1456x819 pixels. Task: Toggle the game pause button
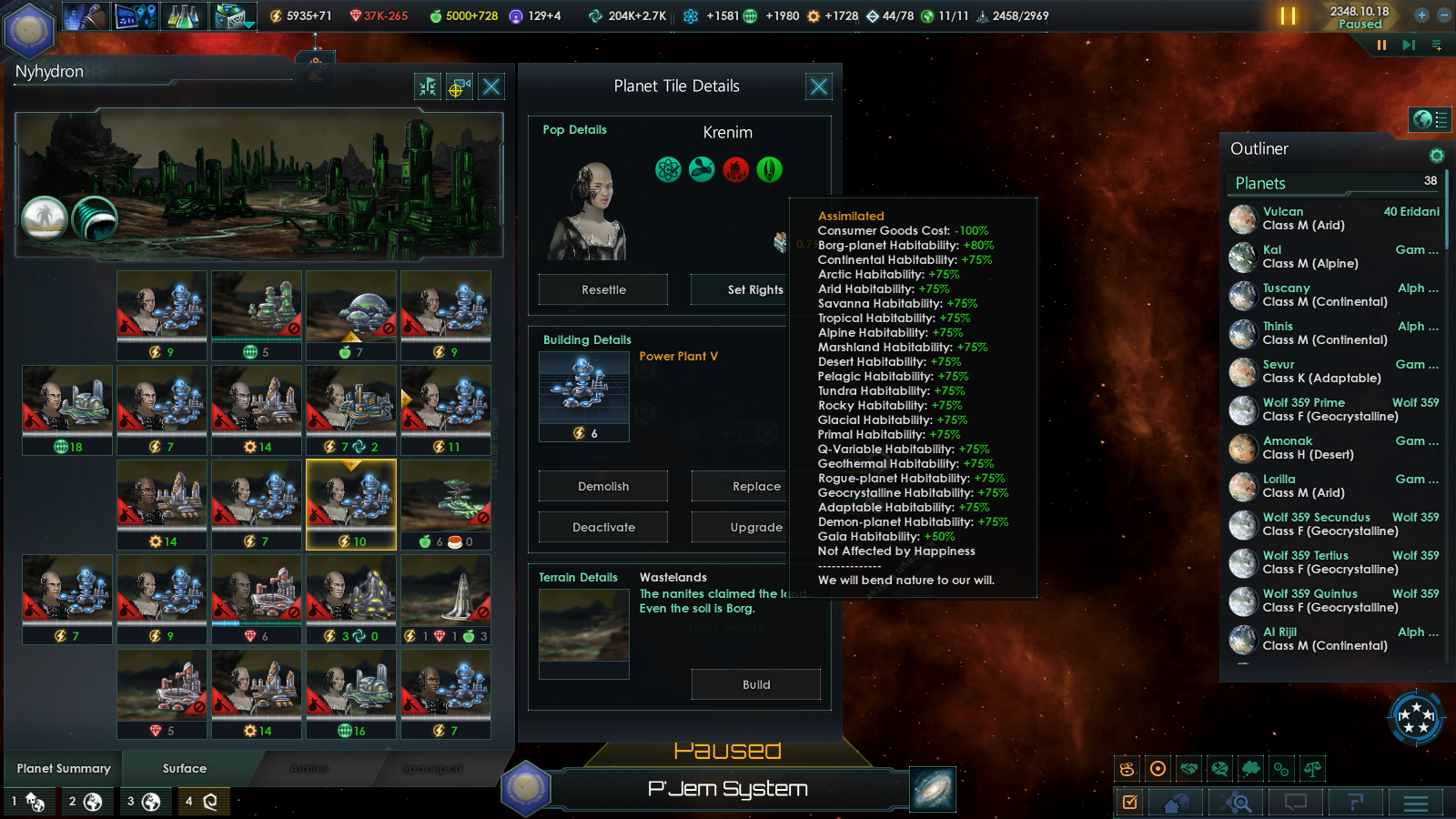[1288, 15]
